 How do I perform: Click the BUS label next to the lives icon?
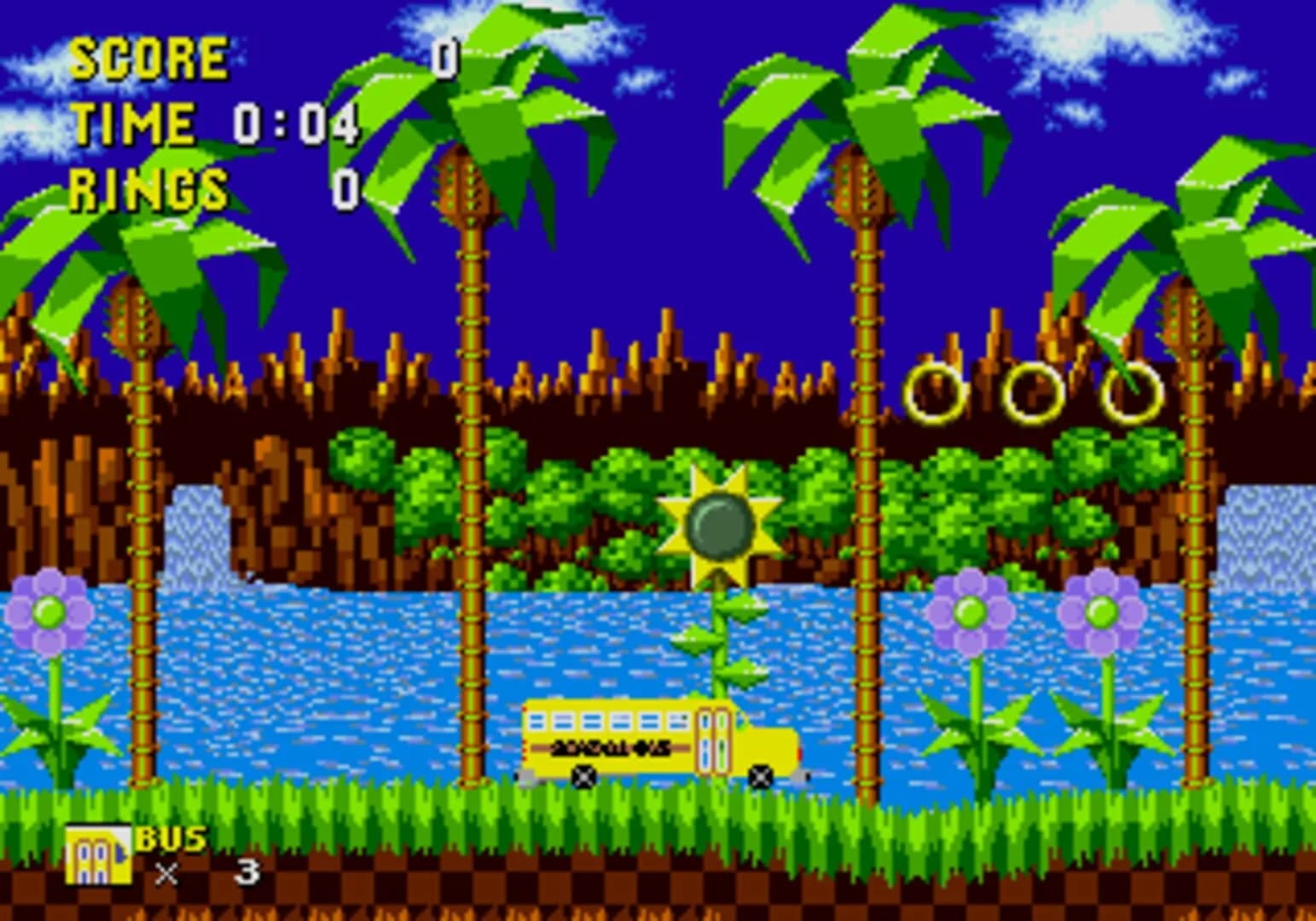point(173,840)
